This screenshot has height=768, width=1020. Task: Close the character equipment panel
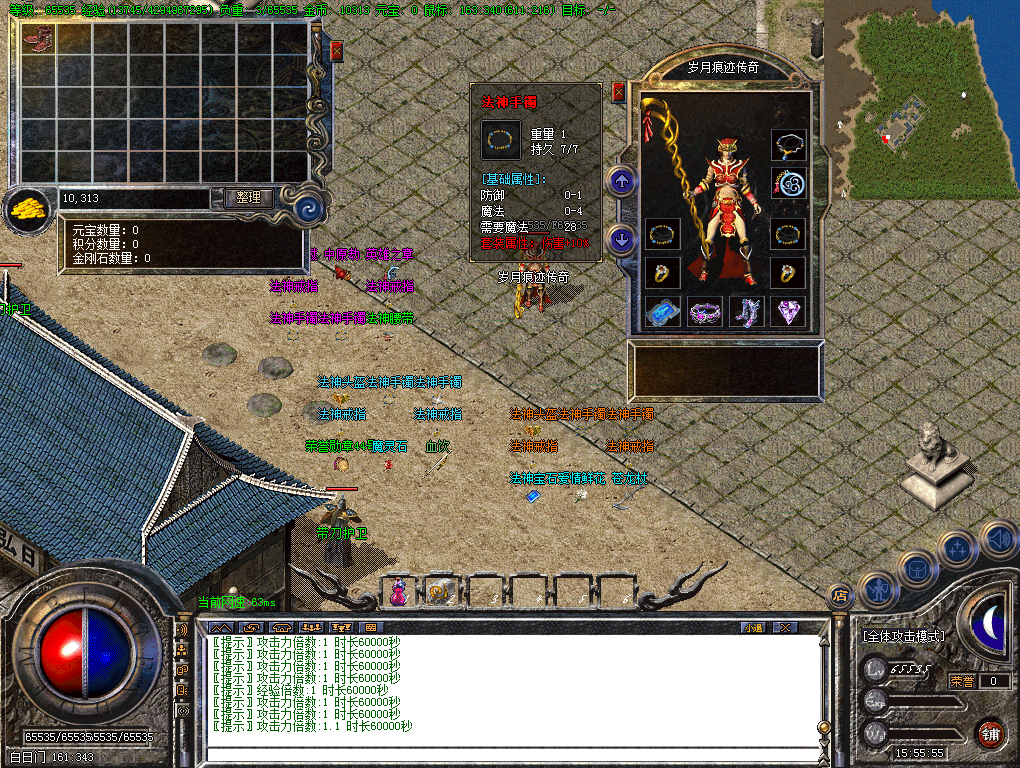pos(618,92)
